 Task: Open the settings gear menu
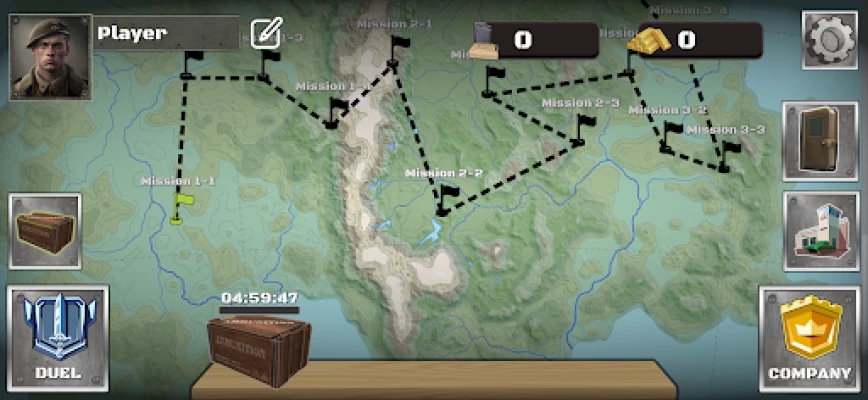coord(831,41)
